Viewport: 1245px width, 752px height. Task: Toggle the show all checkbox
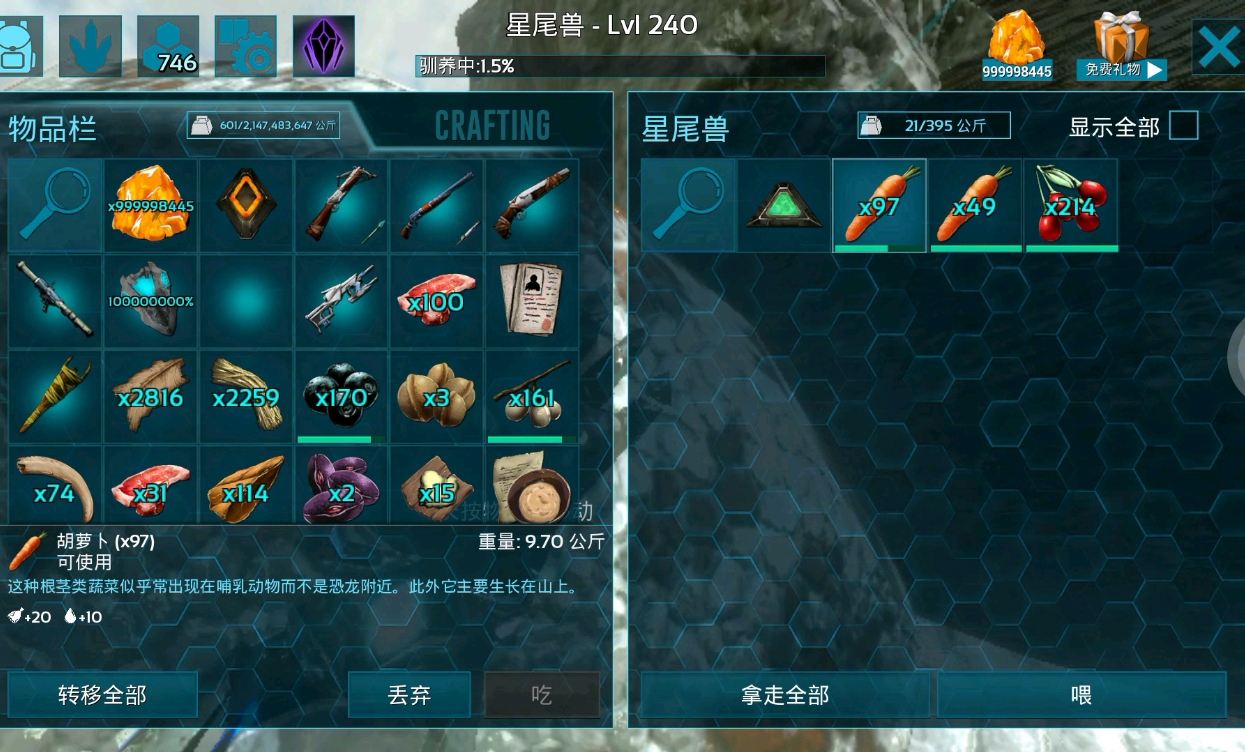[x=1184, y=126]
